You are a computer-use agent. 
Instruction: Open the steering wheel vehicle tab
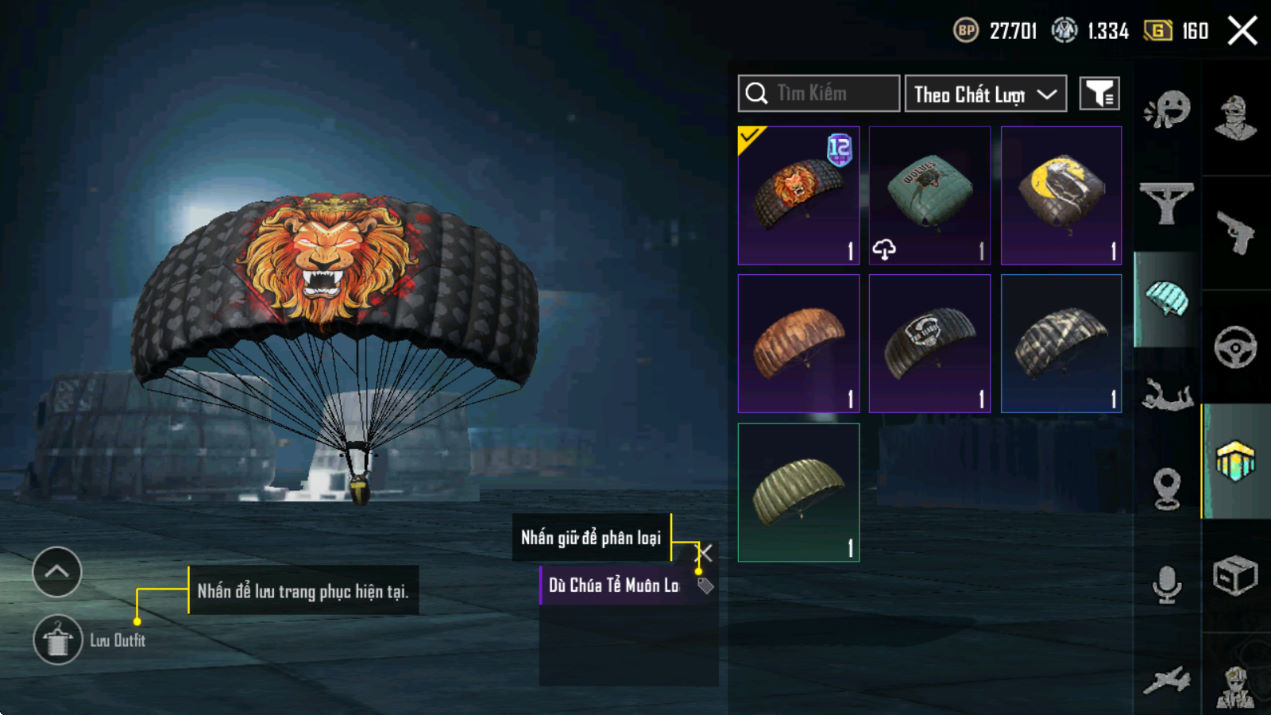[x=1236, y=347]
